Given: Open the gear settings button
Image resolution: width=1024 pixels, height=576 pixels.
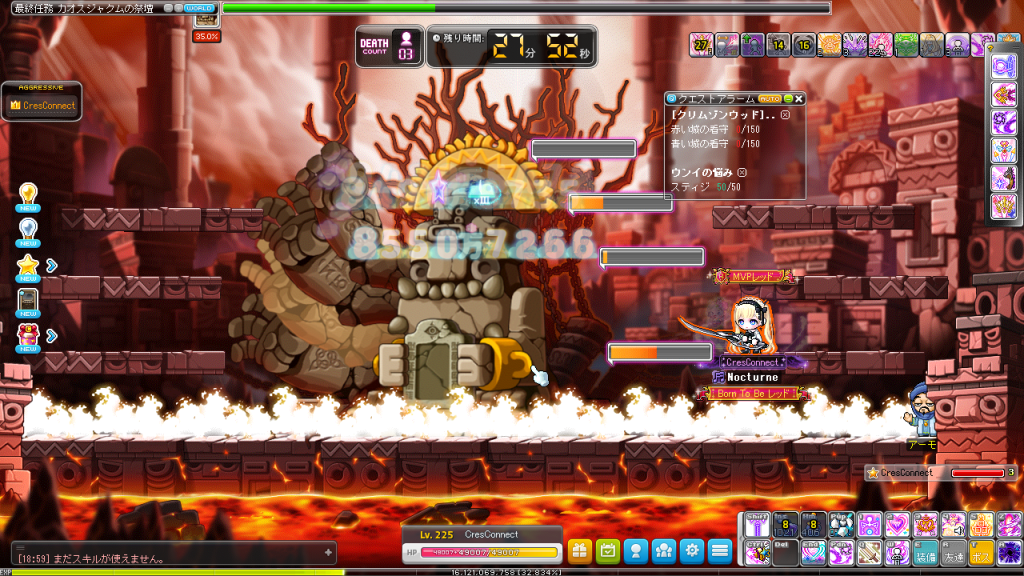Looking at the screenshot, I should coord(691,550).
